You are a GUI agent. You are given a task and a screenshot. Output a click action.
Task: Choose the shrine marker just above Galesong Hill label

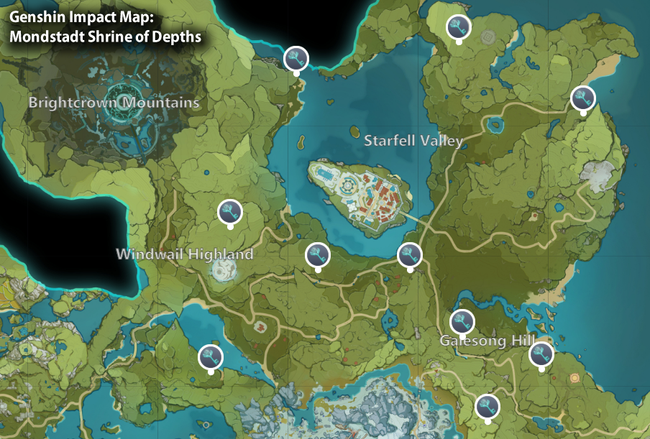461,321
